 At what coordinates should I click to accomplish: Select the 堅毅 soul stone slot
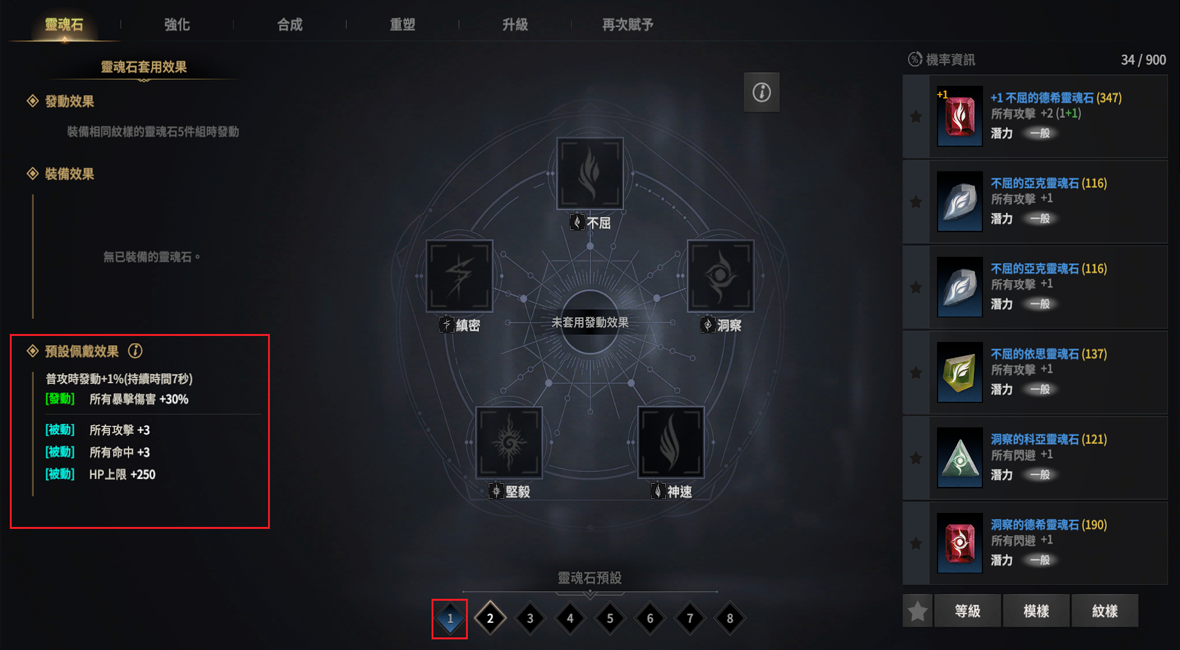tap(509, 441)
